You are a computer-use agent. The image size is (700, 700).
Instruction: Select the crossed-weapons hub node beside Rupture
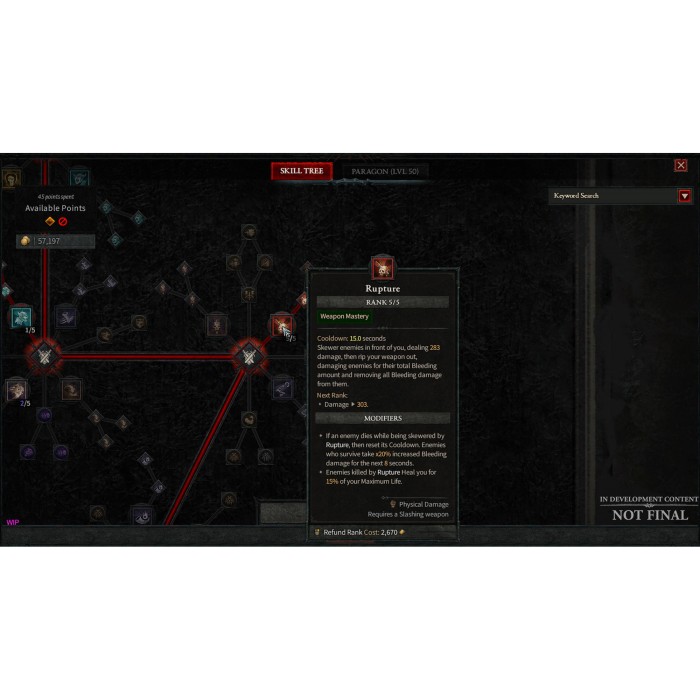tap(247, 355)
